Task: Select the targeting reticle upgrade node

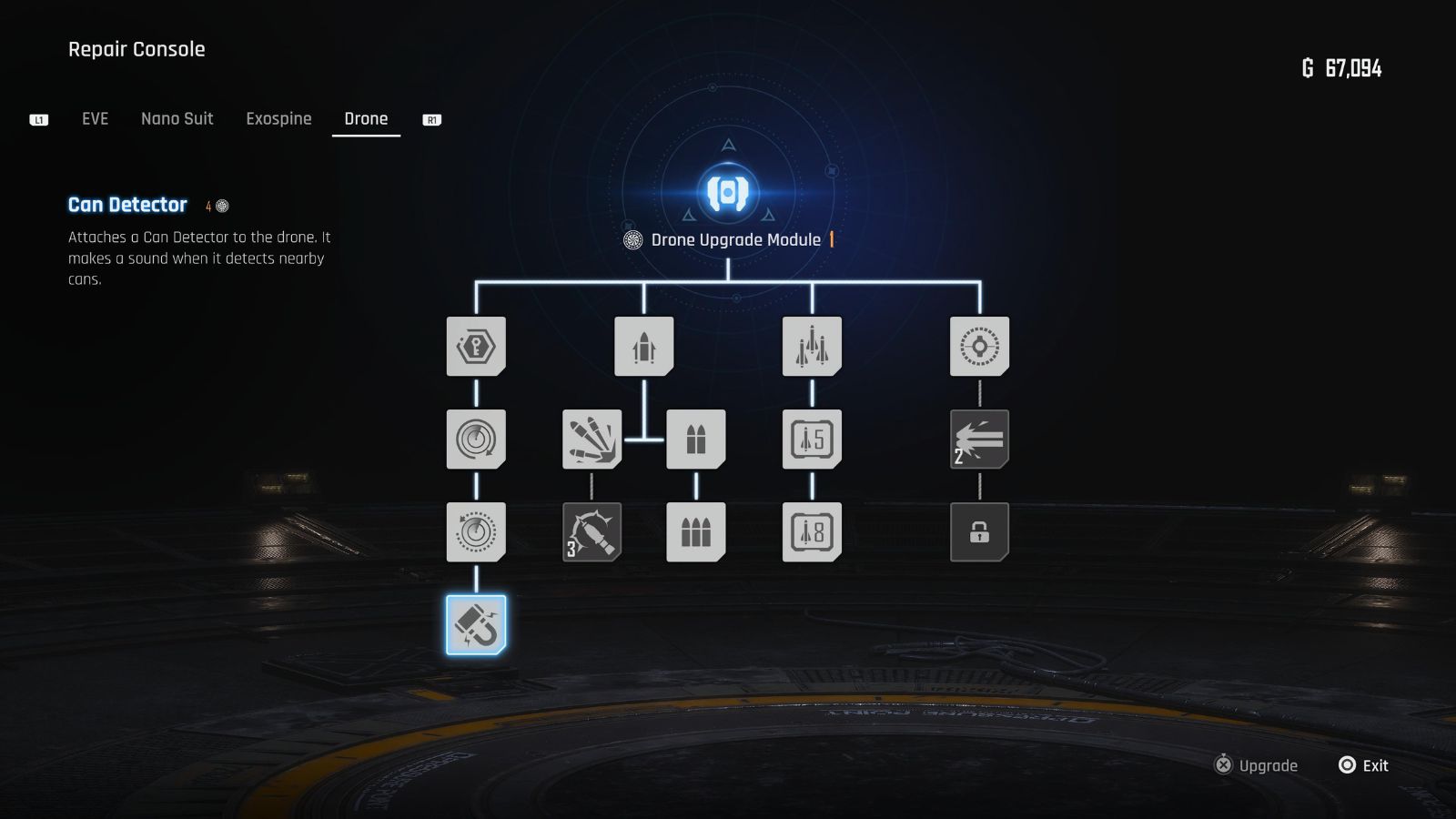Action: pyautogui.click(x=979, y=346)
